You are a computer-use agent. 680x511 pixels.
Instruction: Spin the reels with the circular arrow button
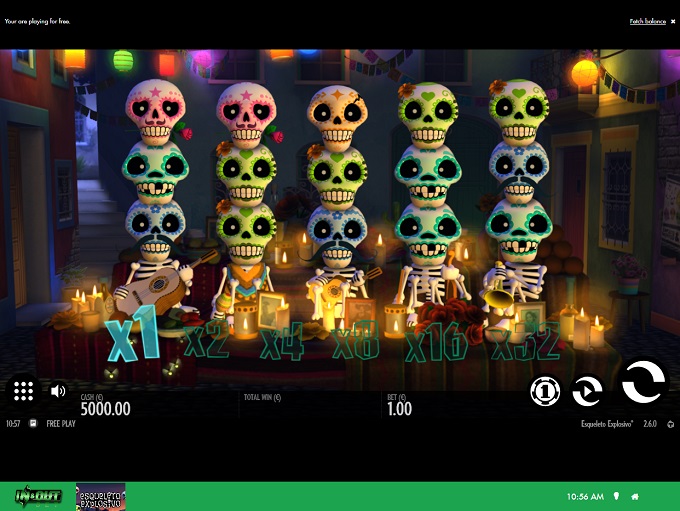(642, 382)
